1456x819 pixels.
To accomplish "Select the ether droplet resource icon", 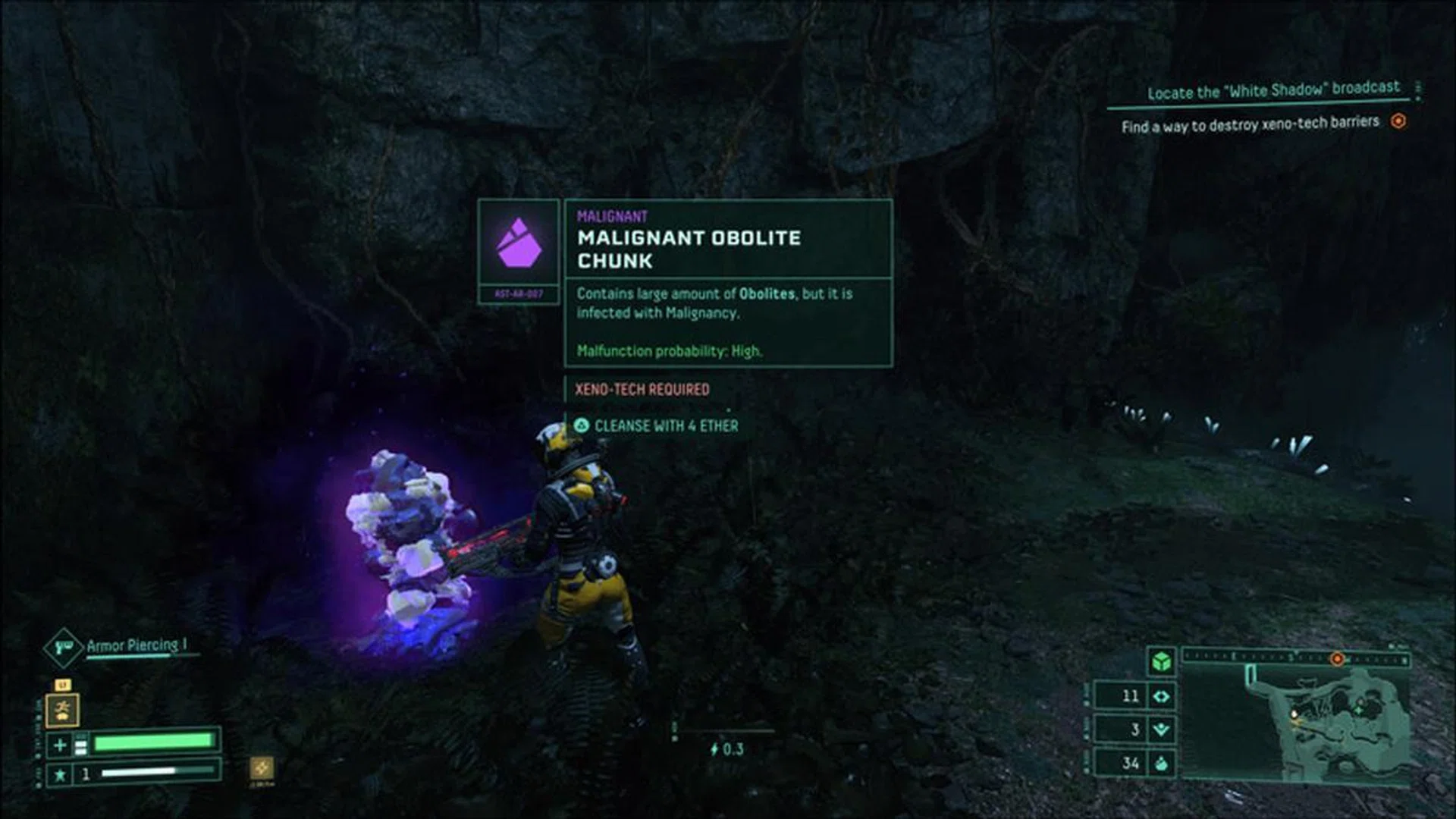I will (1161, 763).
